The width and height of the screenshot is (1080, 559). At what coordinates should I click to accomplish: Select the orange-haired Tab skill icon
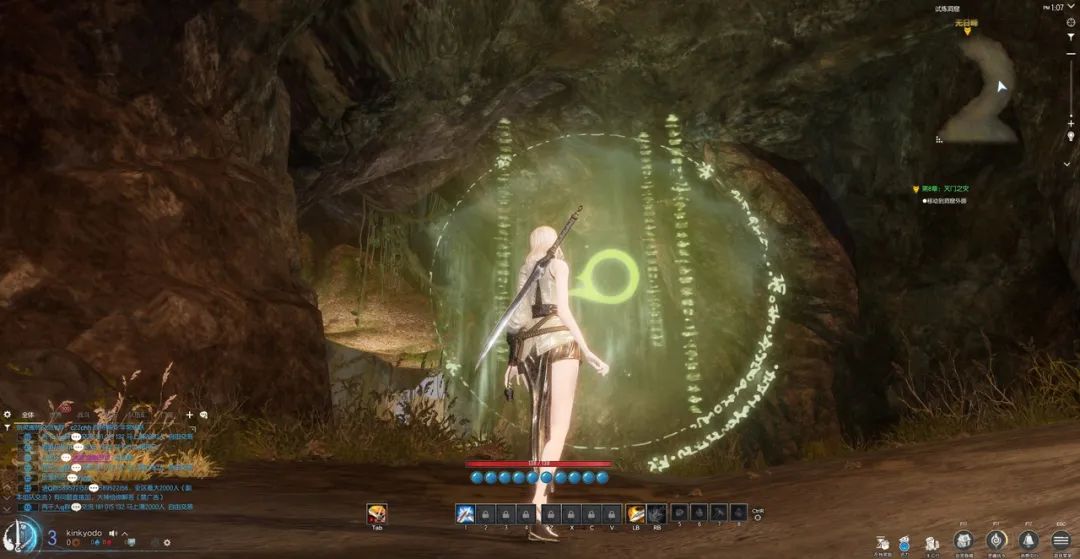[377, 513]
